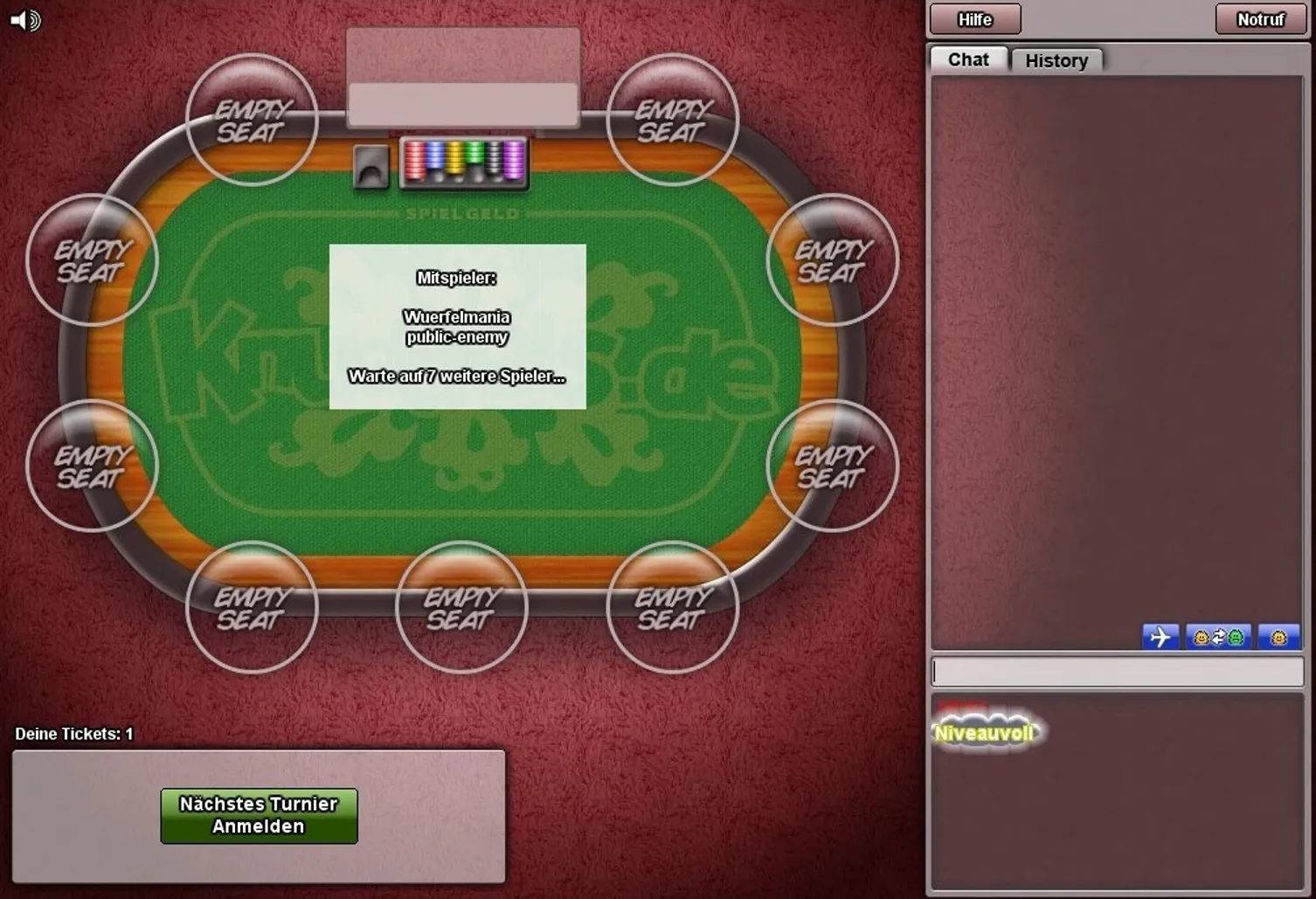Take the empty seat at middle right
1316x899 pixels.
831,260
